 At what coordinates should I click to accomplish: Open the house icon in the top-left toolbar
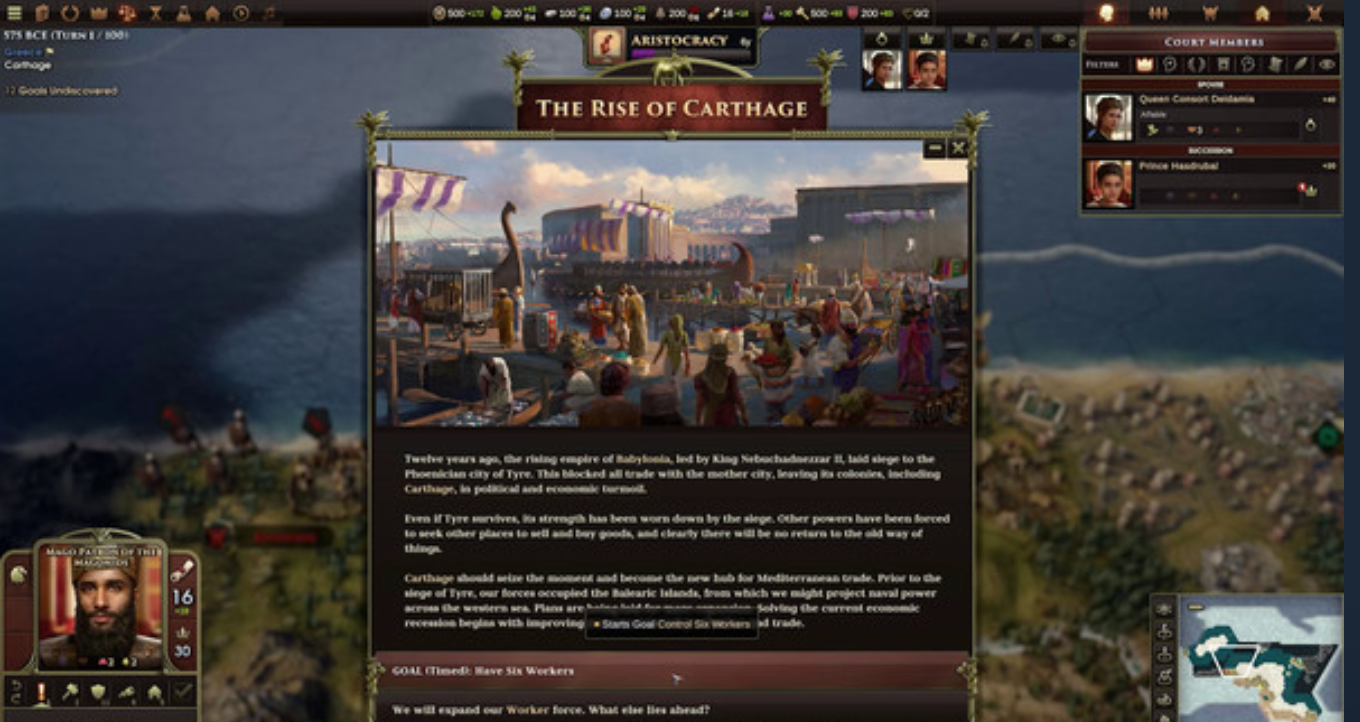coord(212,13)
